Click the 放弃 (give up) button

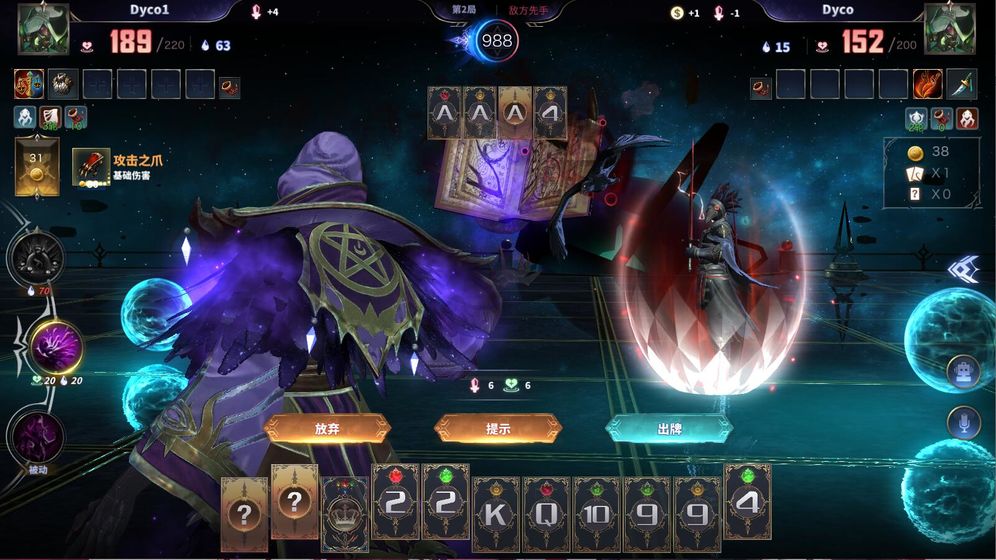[326, 428]
